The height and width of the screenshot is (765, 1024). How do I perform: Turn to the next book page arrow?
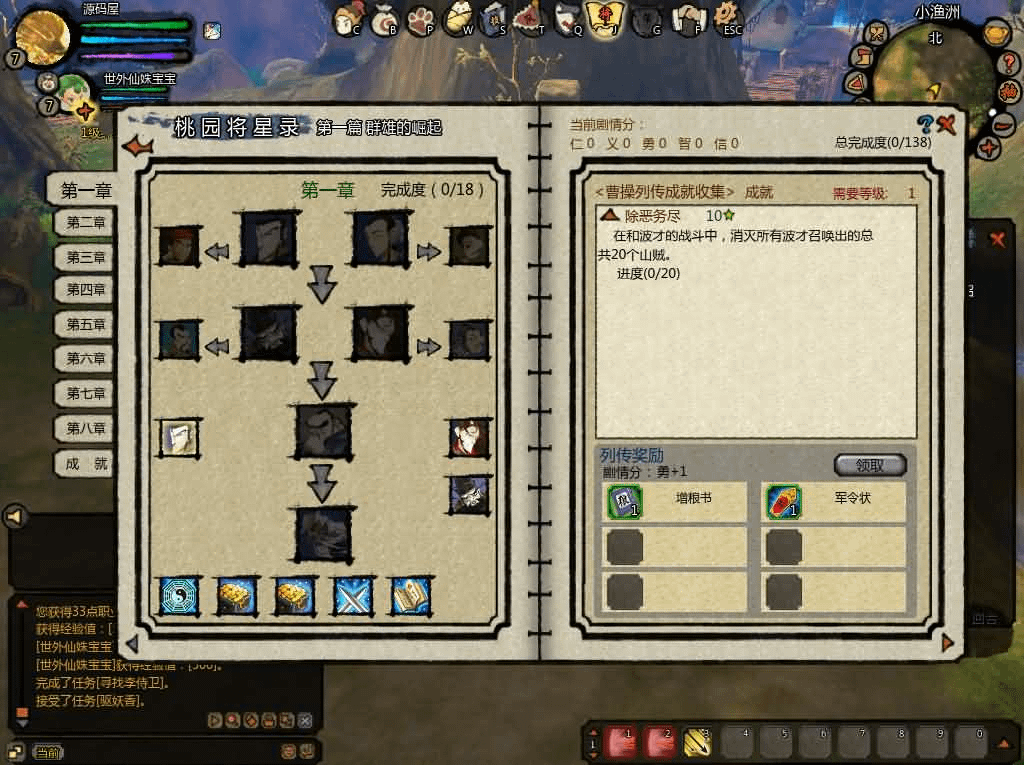(x=947, y=643)
